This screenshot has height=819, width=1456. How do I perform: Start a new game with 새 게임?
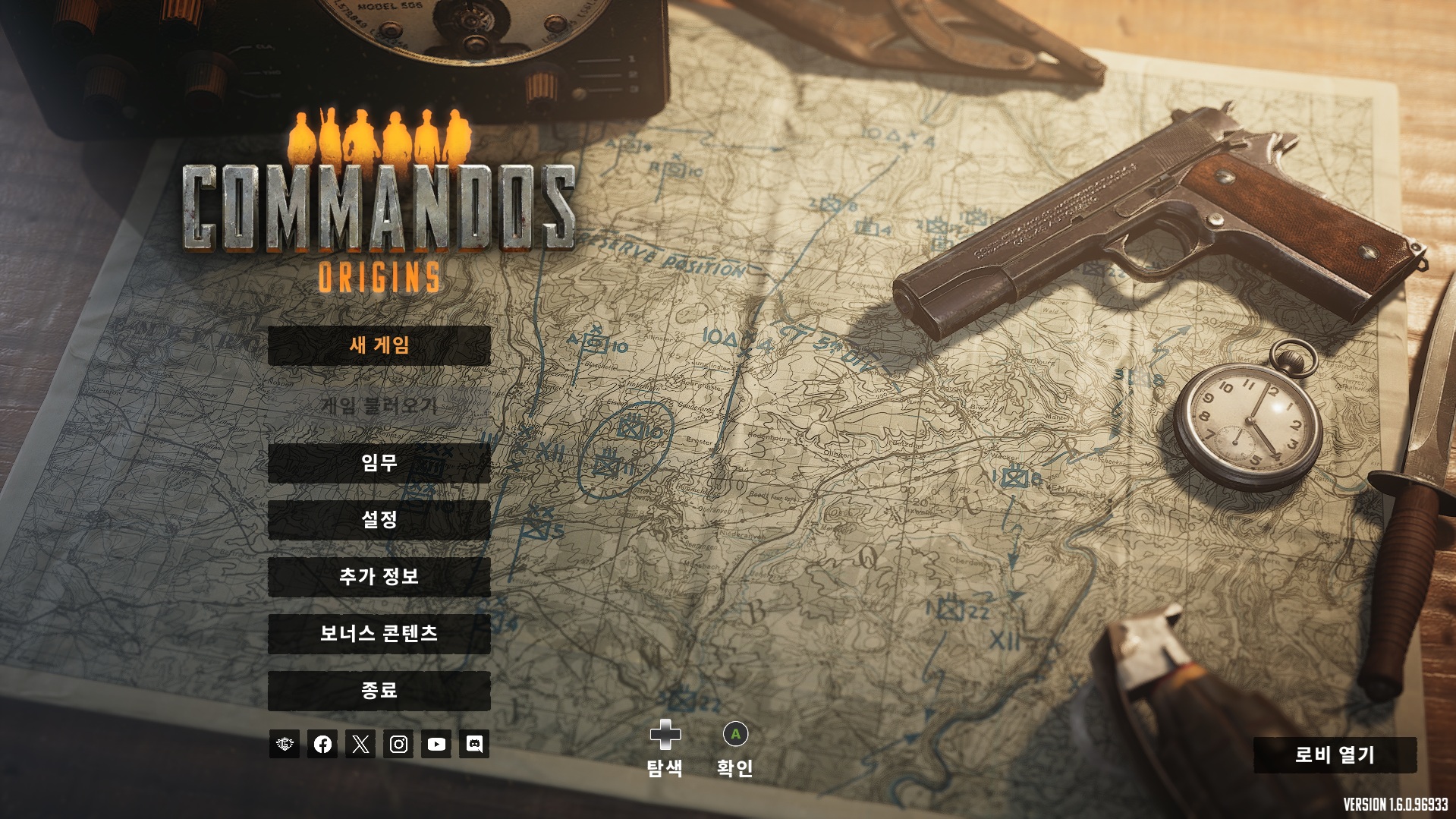(379, 345)
